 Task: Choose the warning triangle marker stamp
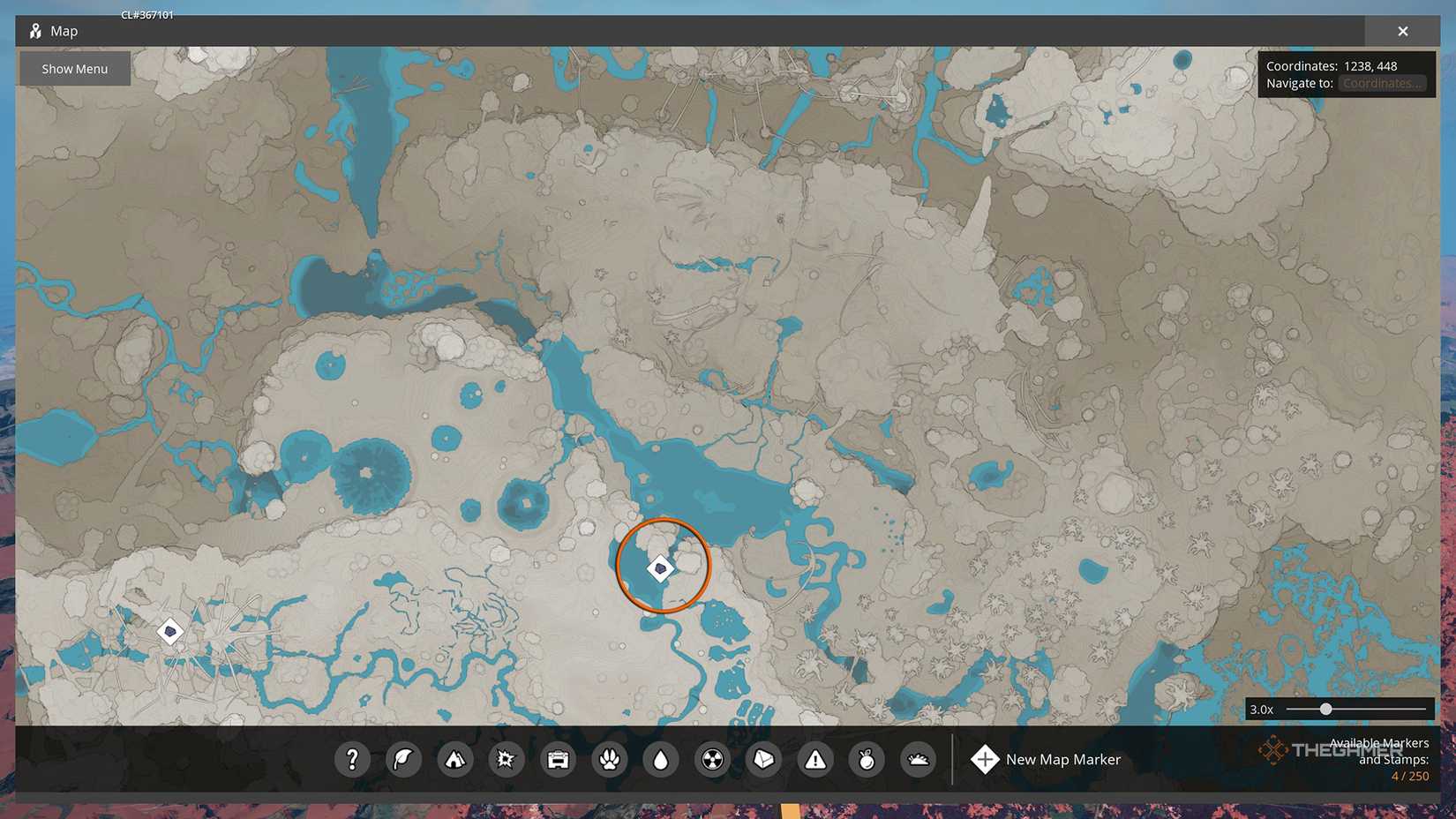(814, 759)
